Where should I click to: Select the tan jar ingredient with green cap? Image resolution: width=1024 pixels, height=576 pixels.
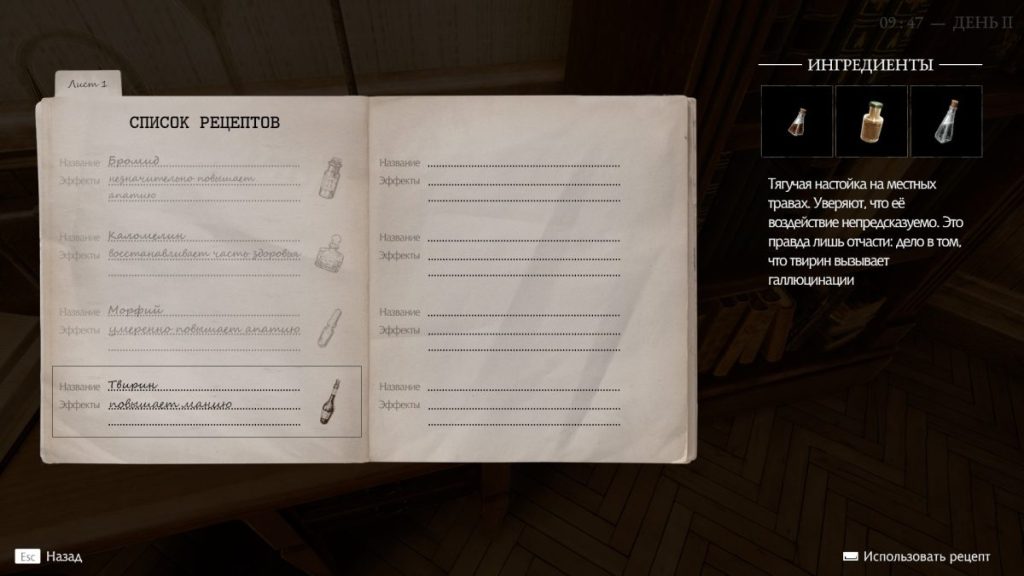click(x=871, y=121)
